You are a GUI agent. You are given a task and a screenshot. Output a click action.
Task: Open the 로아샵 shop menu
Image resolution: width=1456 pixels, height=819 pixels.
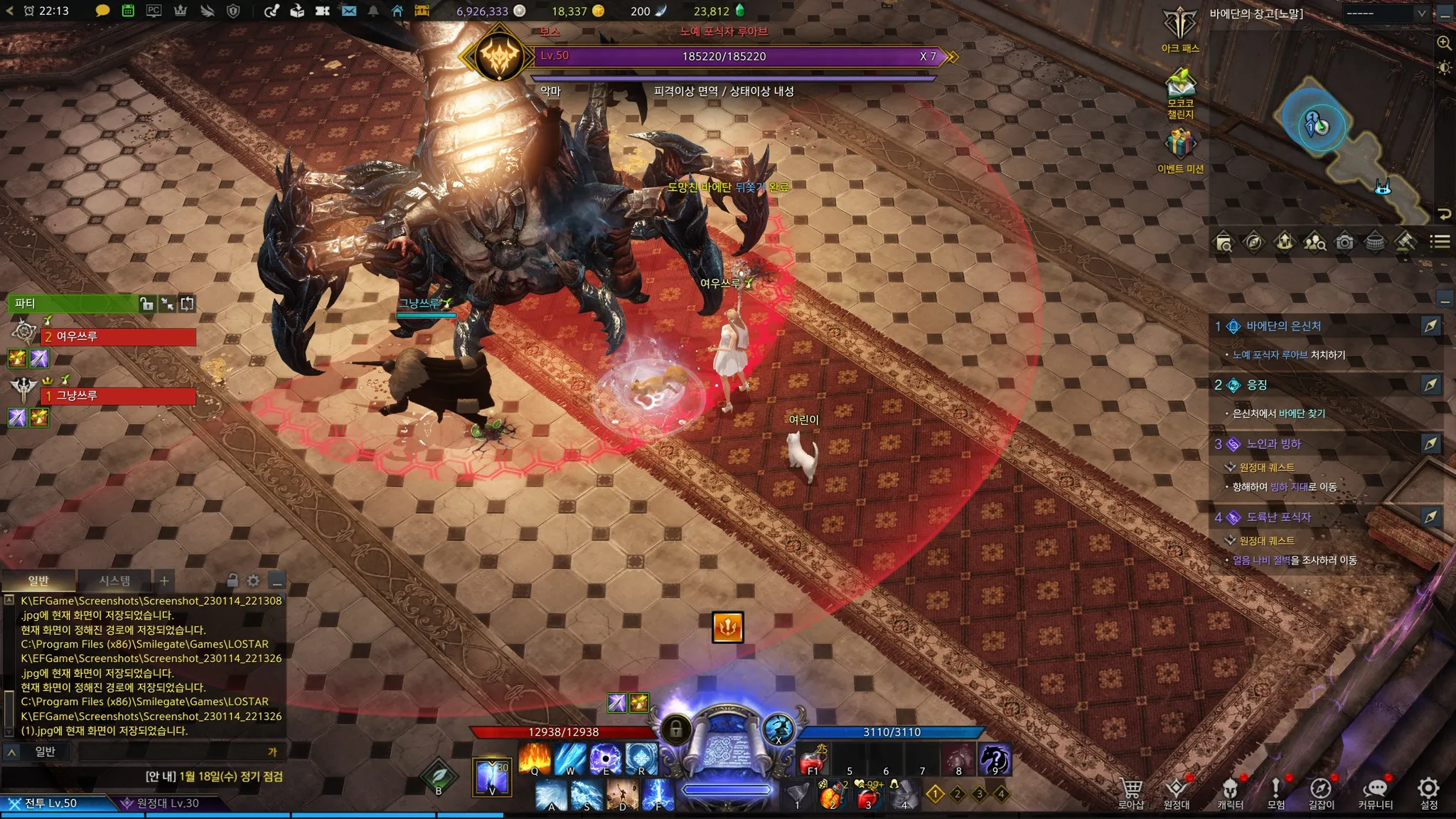pos(1130,792)
